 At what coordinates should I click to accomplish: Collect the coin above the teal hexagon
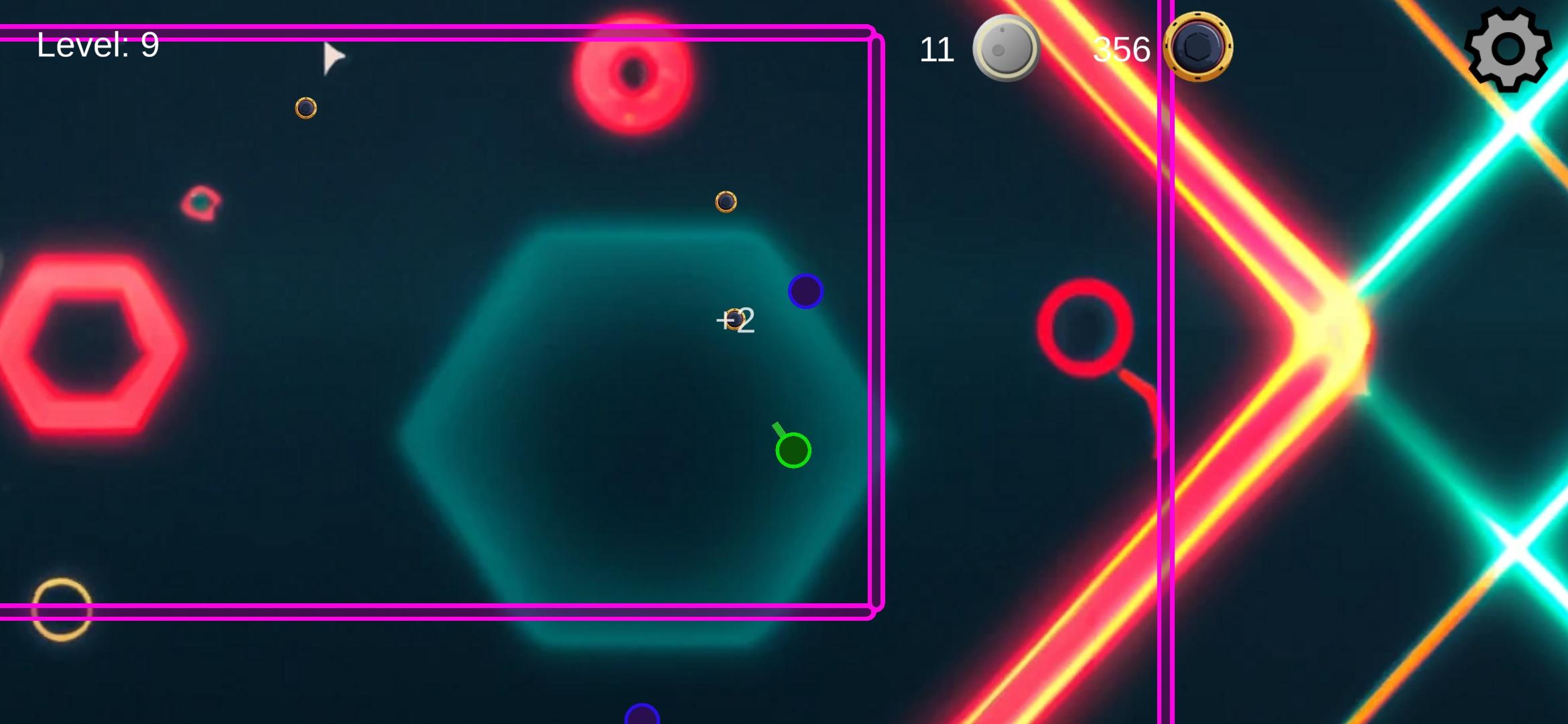pos(726,202)
